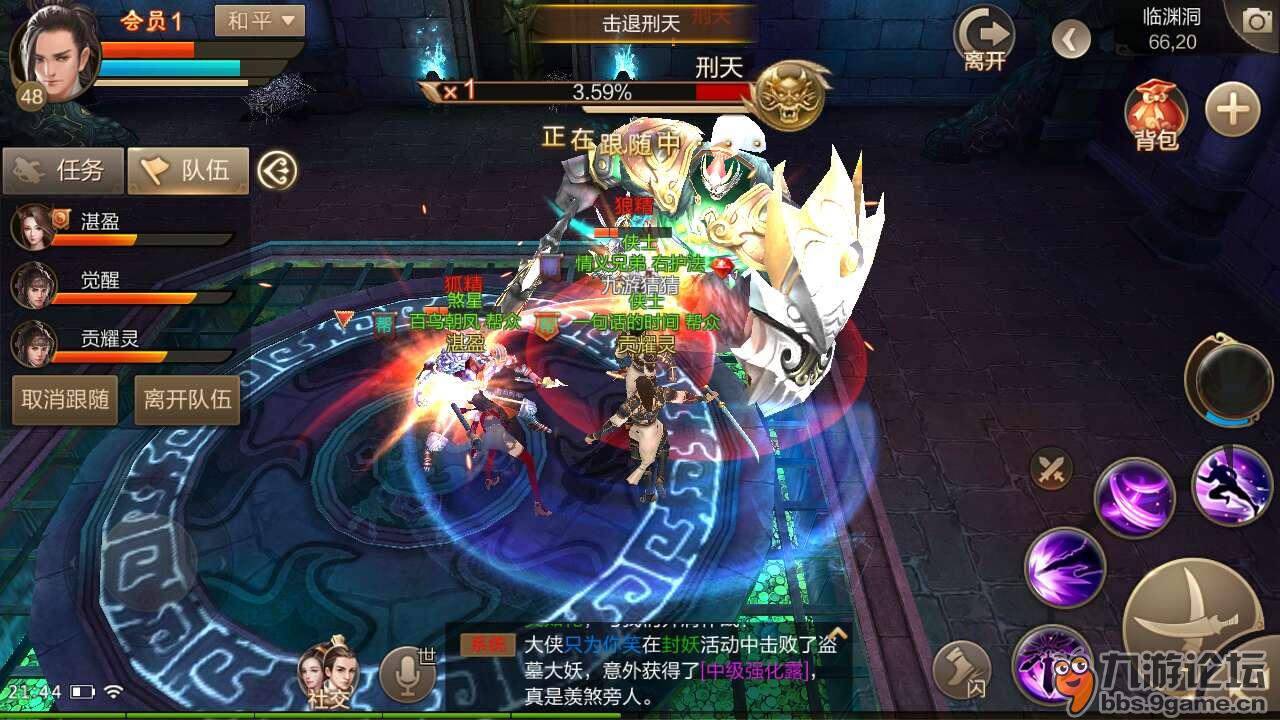Image resolution: width=1280 pixels, height=720 pixels.
Task: Switch to the 任务 tab
Action: [66, 170]
